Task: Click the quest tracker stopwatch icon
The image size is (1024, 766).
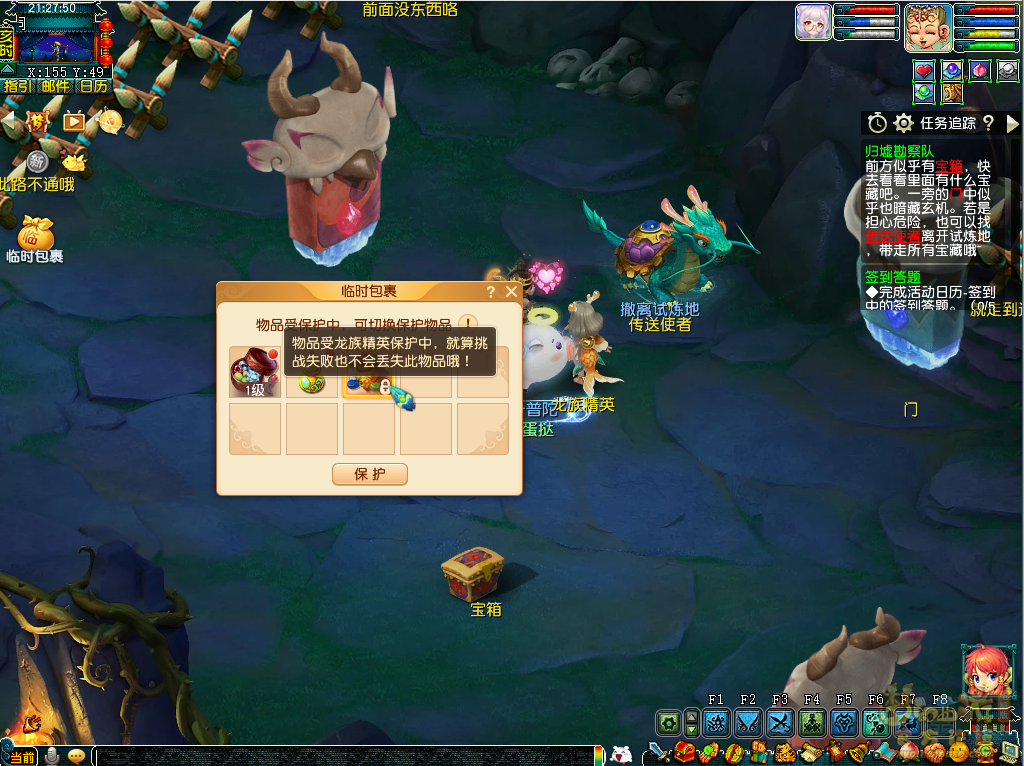Action: pyautogui.click(x=877, y=123)
